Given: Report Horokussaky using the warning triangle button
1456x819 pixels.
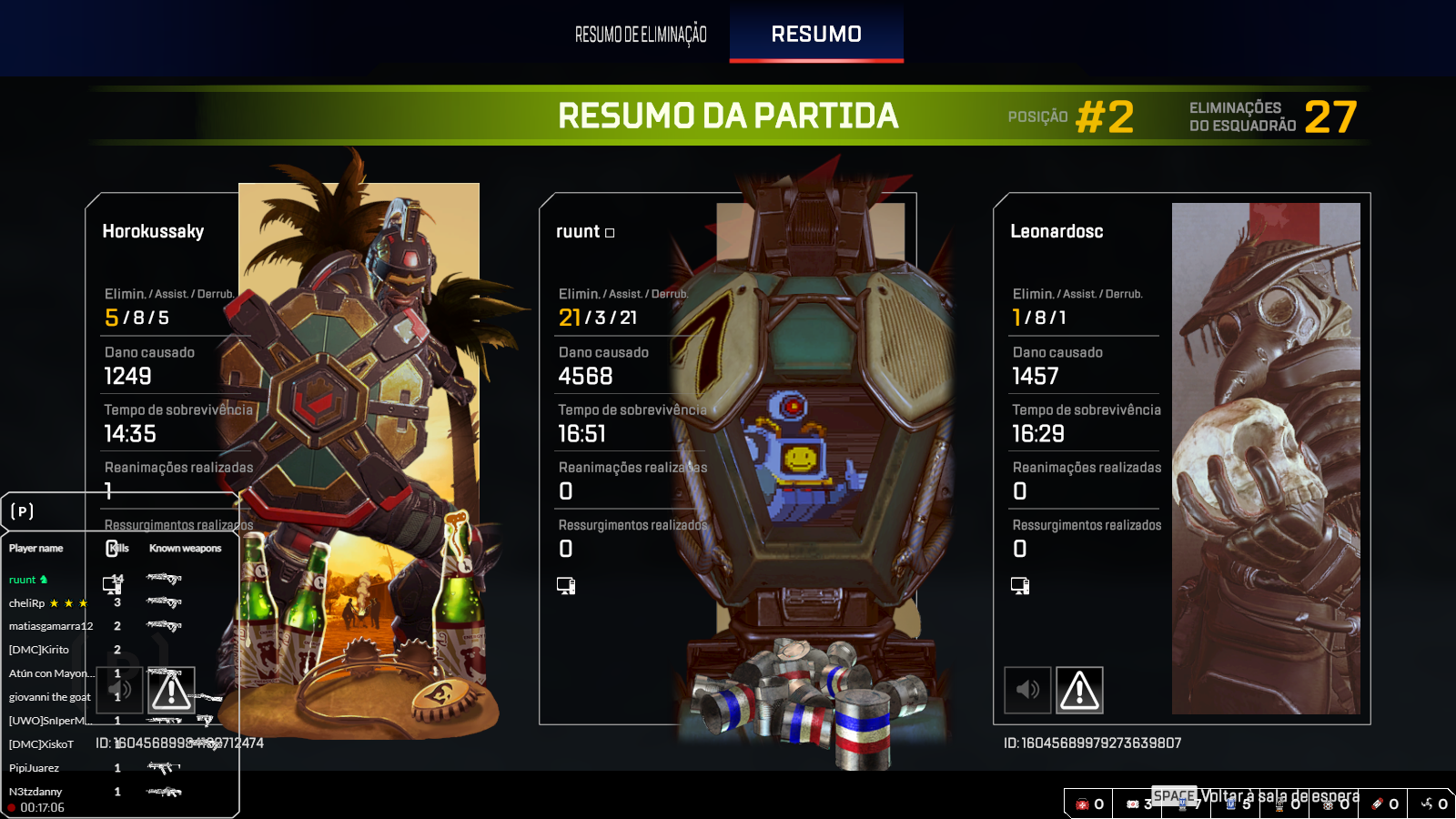Looking at the screenshot, I should click(171, 690).
